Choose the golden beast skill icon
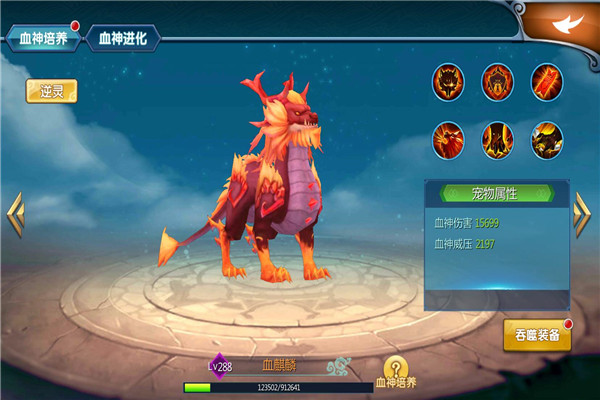 [x=547, y=138]
